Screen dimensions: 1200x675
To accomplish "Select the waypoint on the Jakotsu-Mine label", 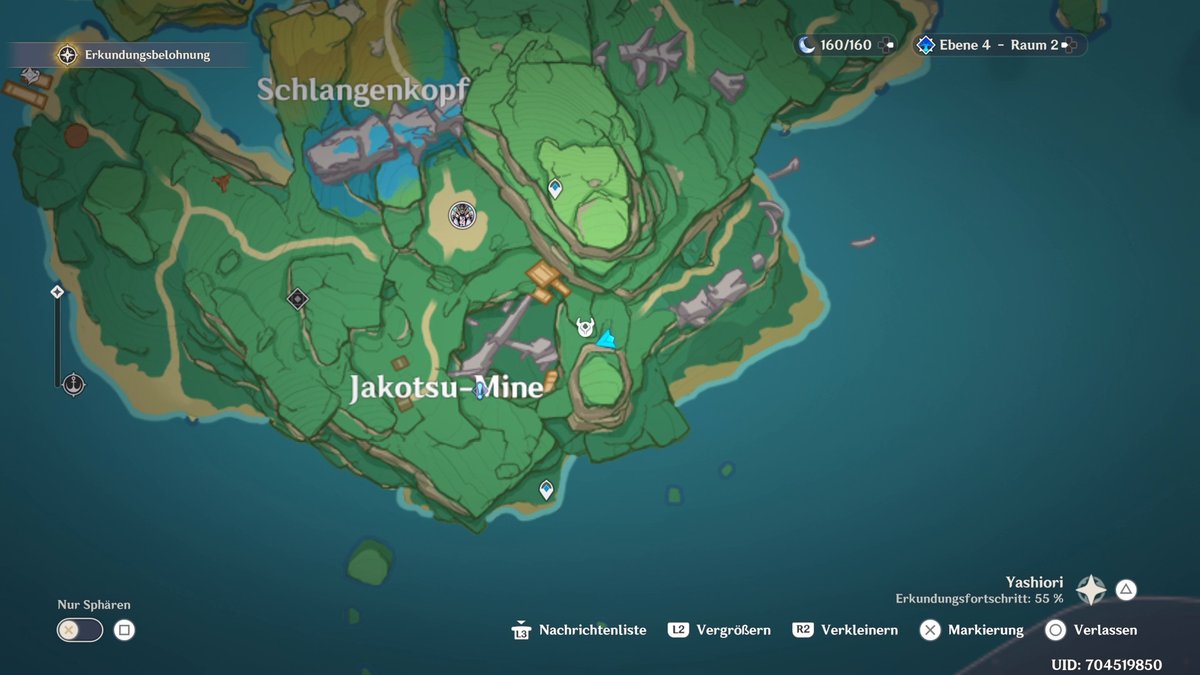I will tap(480, 390).
